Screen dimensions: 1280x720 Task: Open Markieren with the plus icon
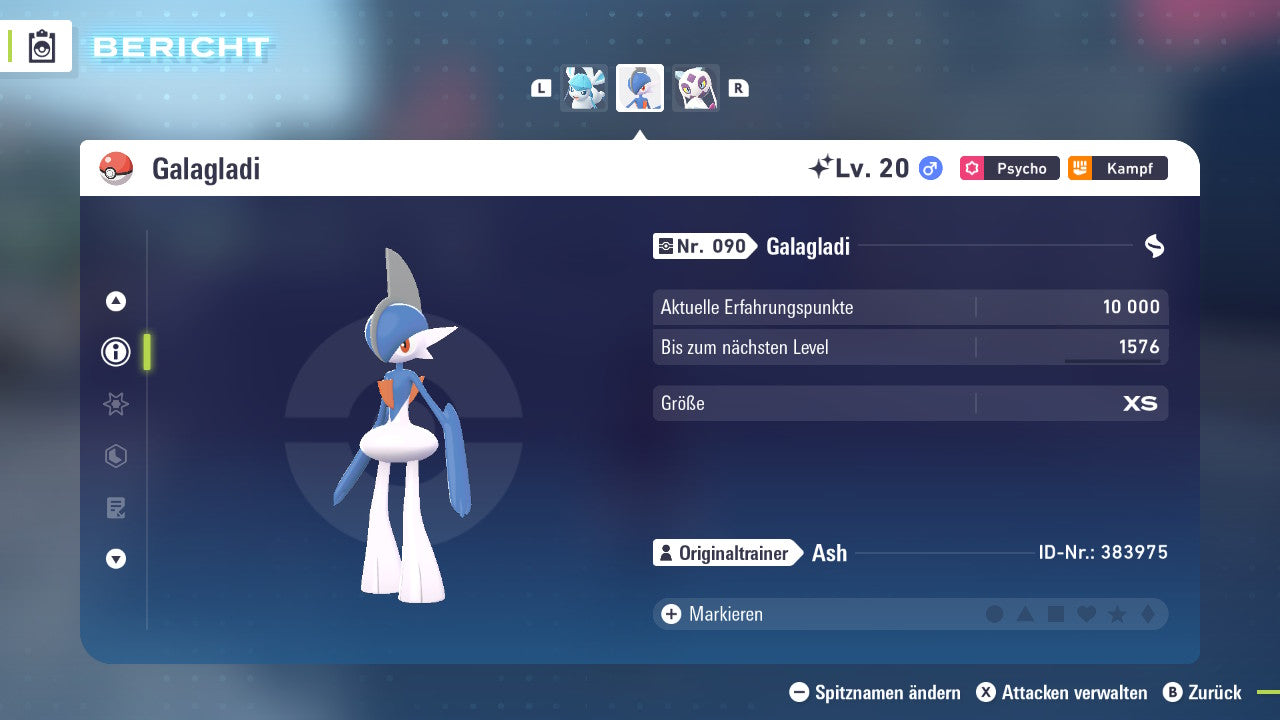click(x=670, y=613)
